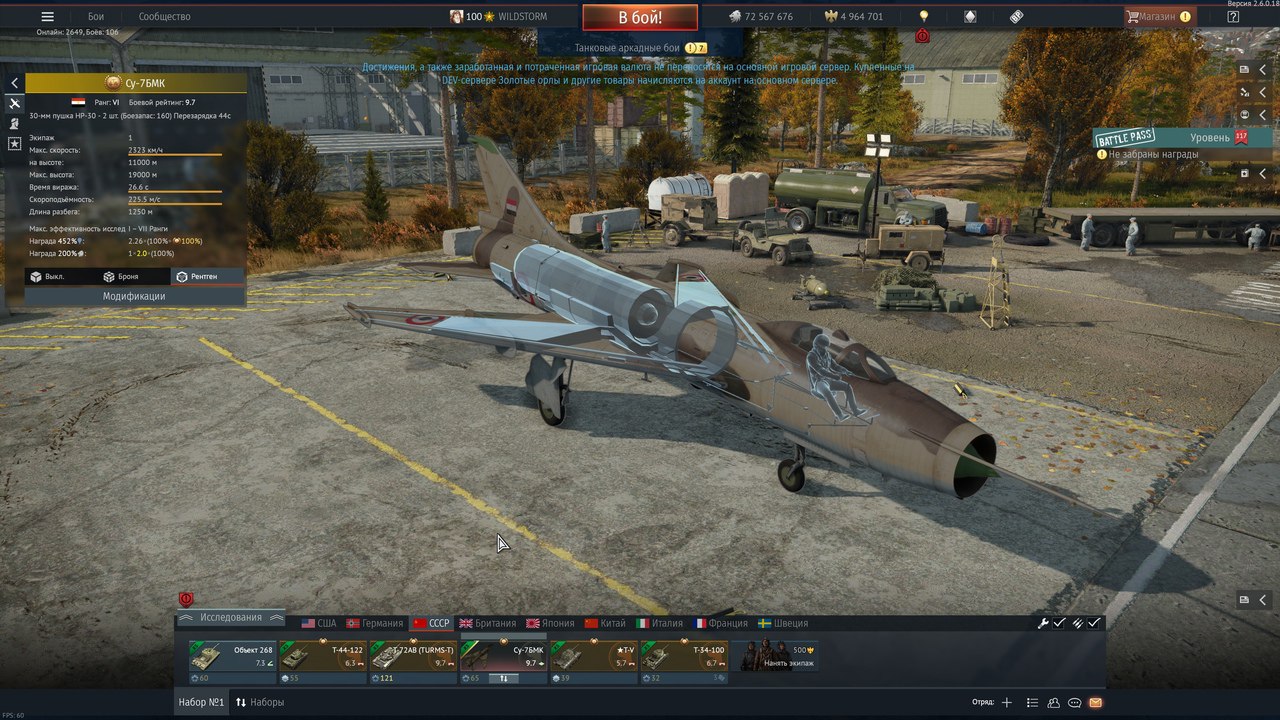Open the Магазин shop
The image size is (1280, 720).
point(1158,17)
